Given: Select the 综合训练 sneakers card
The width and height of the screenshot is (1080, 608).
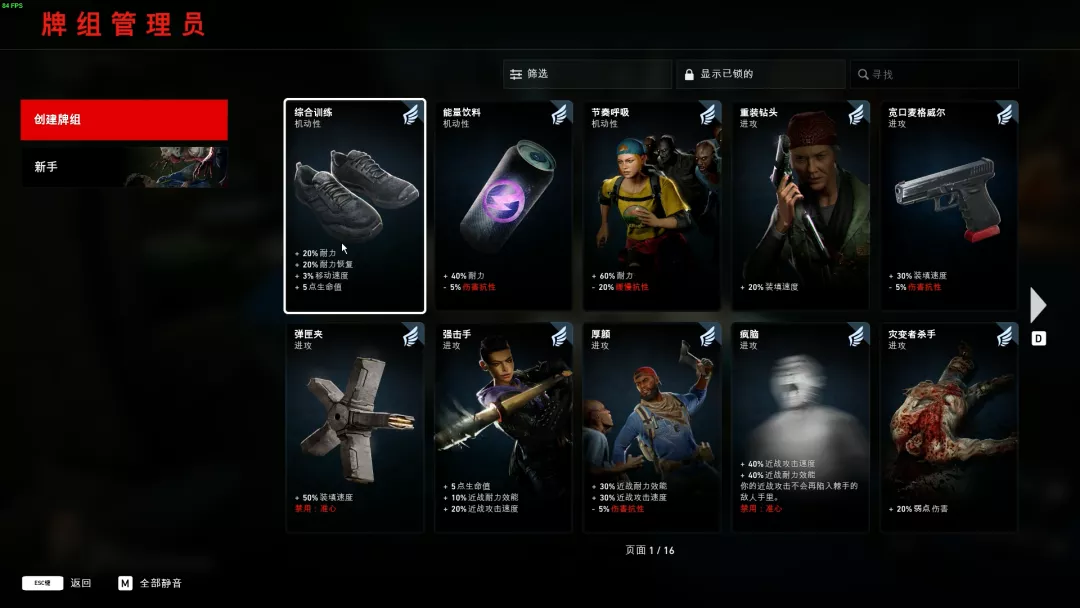Looking at the screenshot, I should coord(355,206).
